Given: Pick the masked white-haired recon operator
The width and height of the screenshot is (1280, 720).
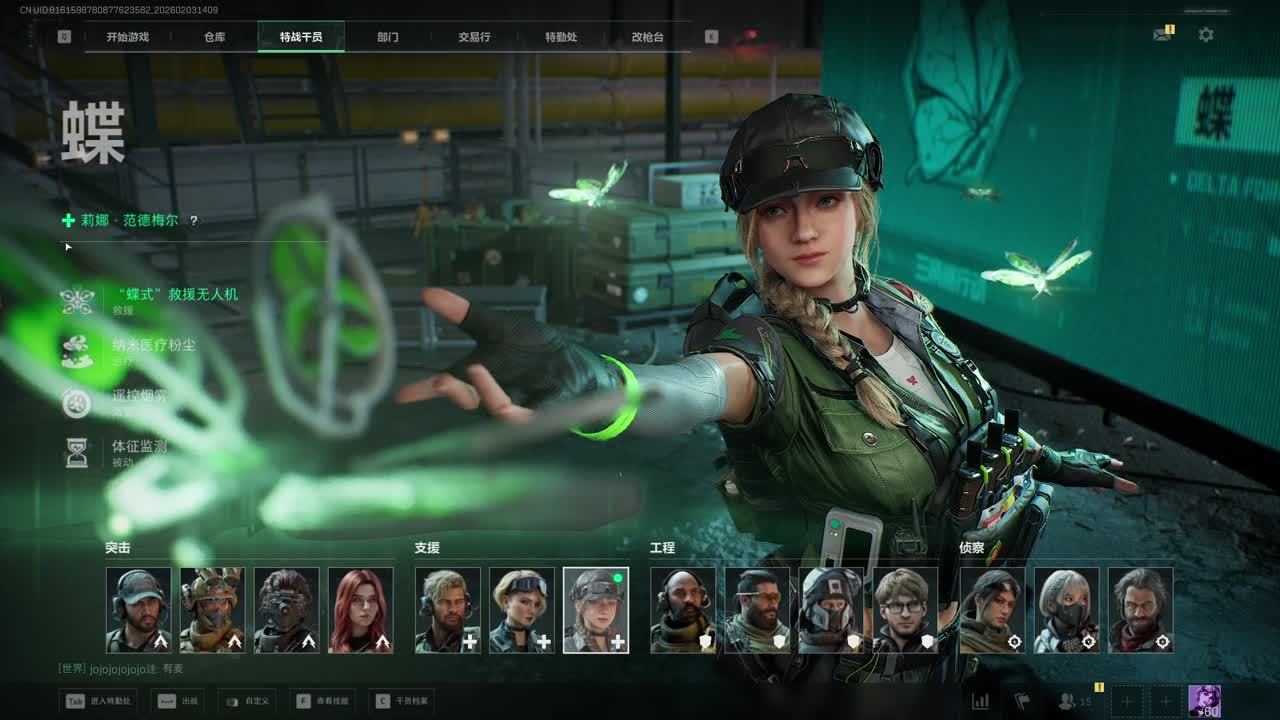Looking at the screenshot, I should point(1067,610).
